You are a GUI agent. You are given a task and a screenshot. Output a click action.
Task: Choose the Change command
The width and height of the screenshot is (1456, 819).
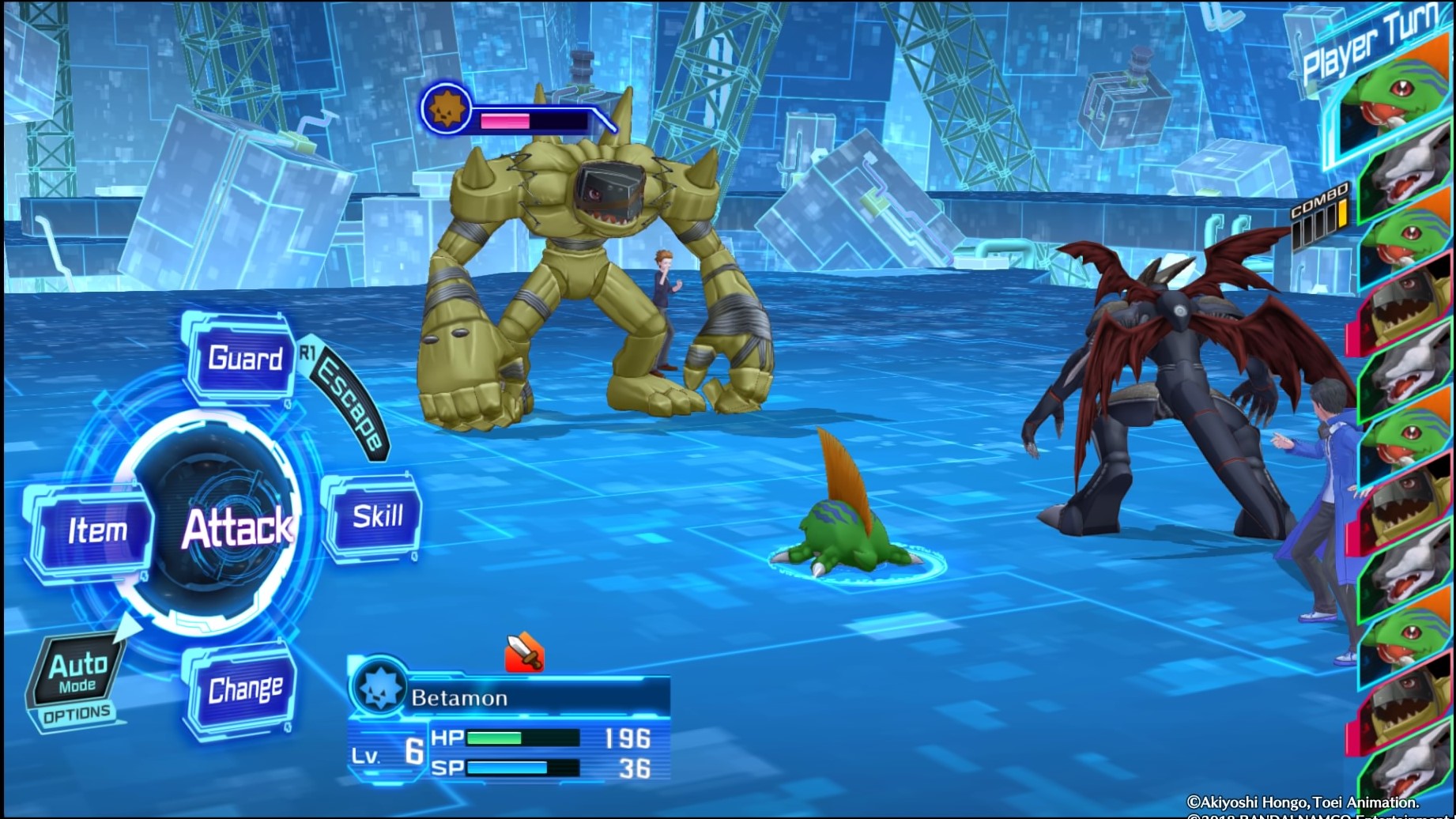[x=243, y=689]
